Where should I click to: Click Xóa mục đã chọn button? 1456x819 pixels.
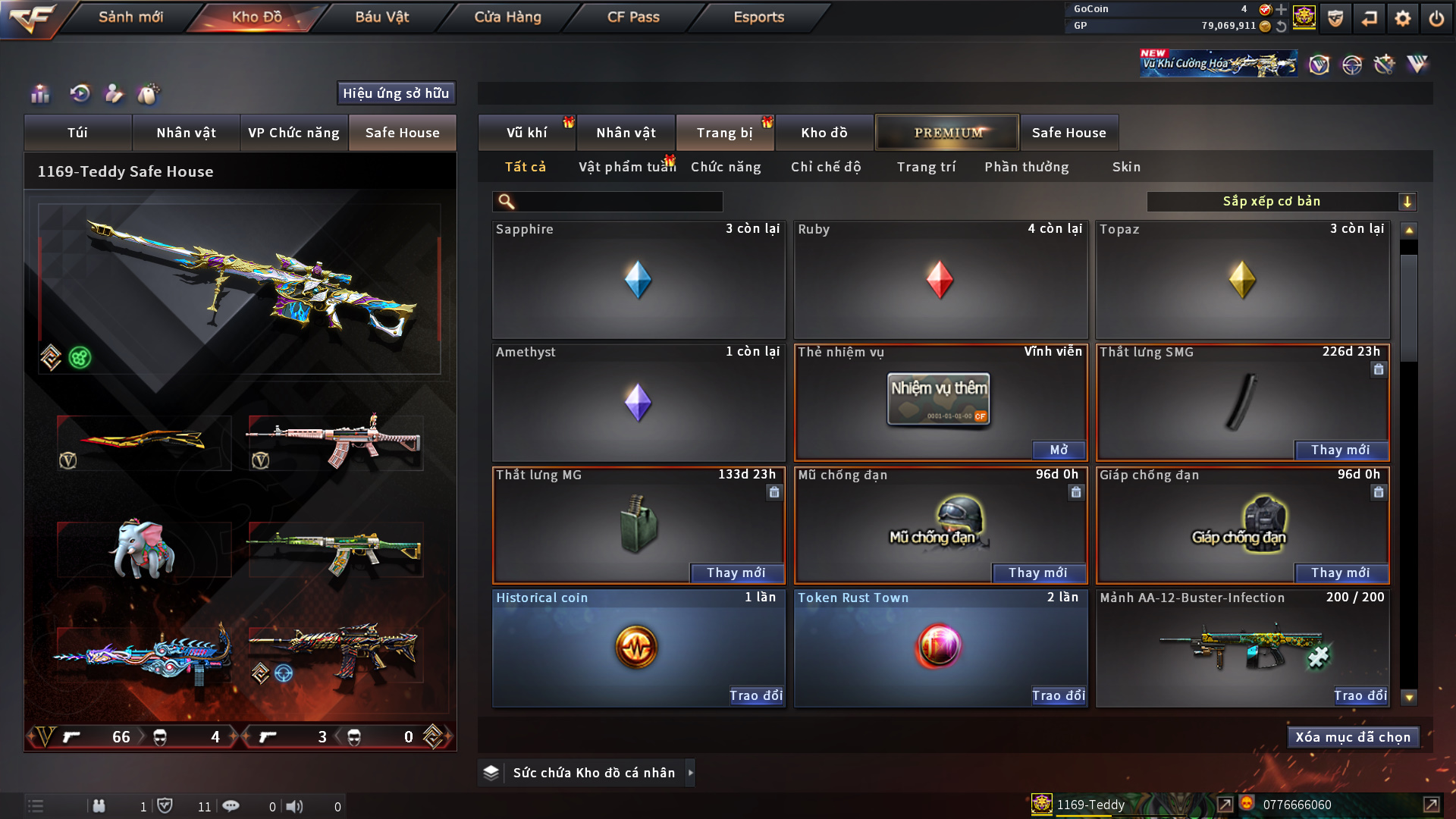(x=1353, y=737)
